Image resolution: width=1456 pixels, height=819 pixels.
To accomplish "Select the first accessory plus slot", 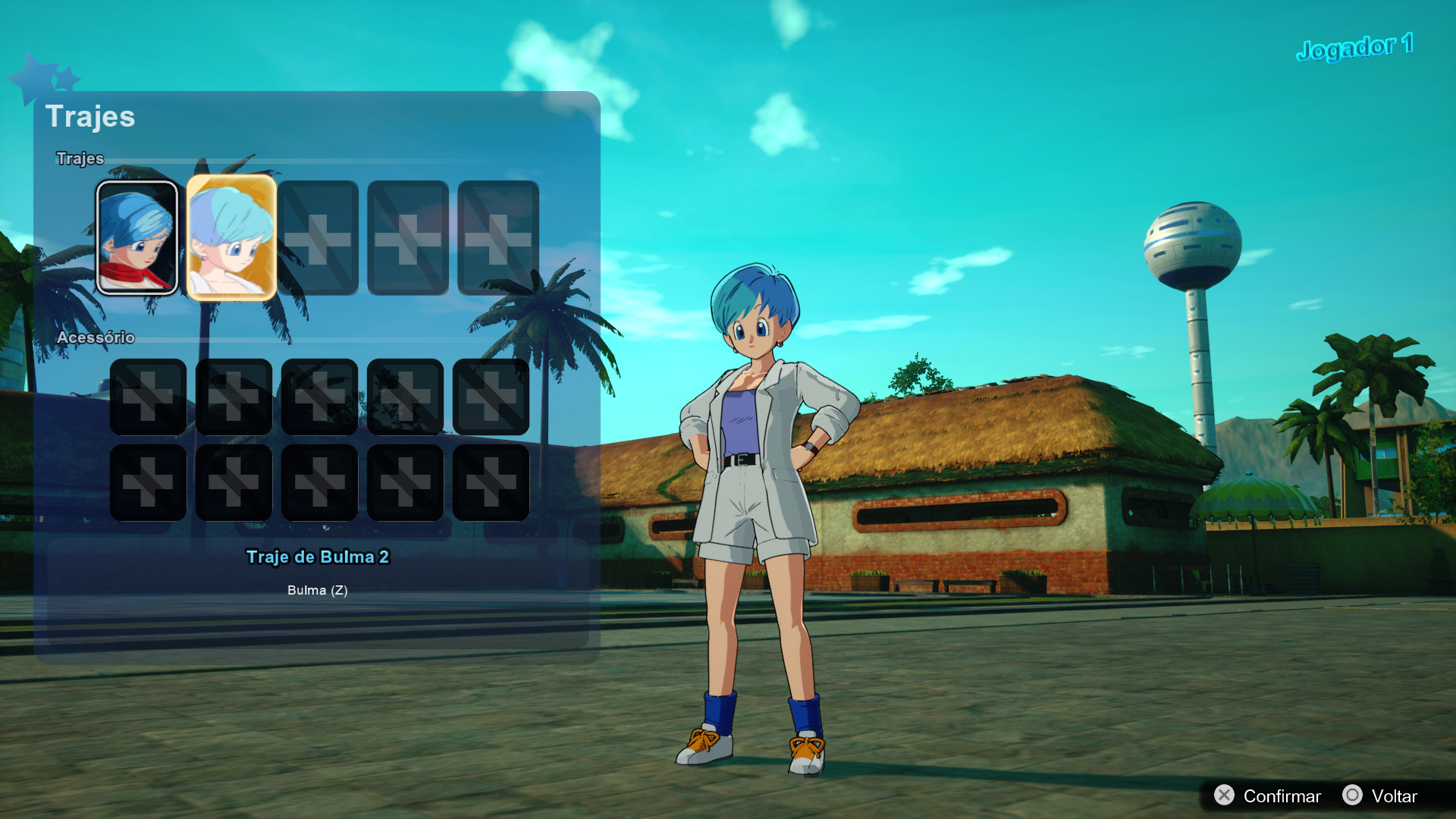I will click(x=148, y=397).
